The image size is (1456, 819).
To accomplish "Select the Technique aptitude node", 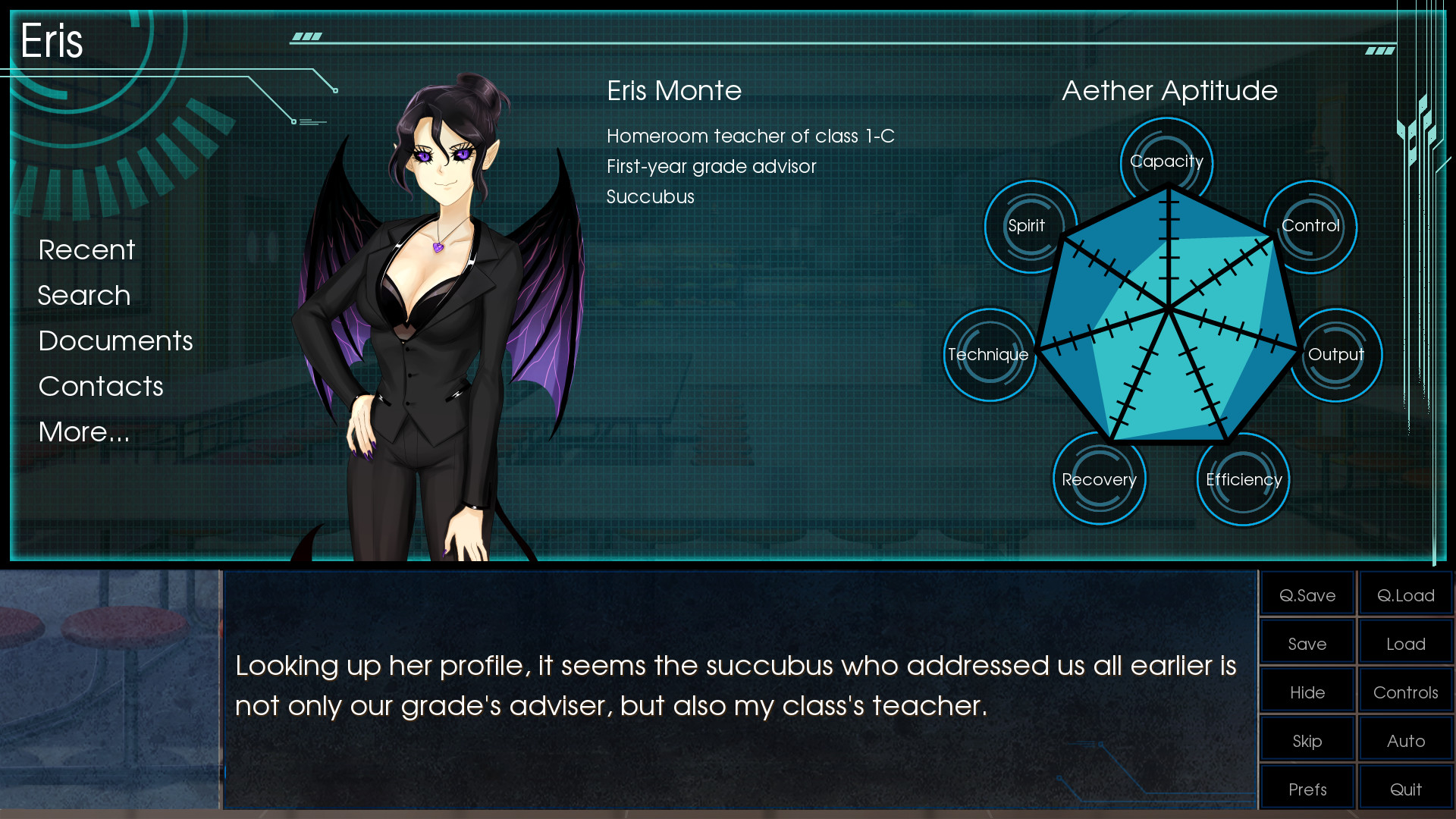I will click(x=989, y=354).
